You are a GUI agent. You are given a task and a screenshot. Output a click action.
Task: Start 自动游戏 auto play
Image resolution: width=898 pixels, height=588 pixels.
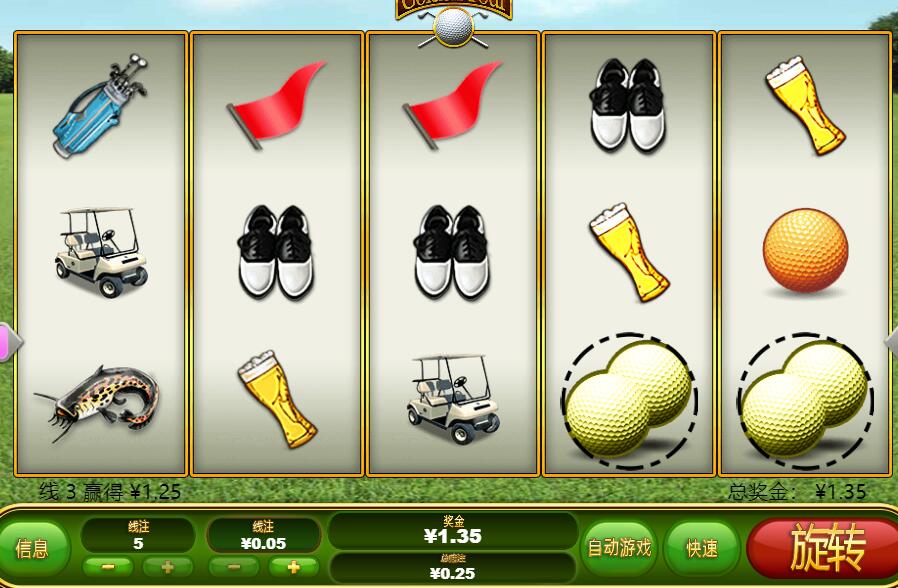click(619, 548)
